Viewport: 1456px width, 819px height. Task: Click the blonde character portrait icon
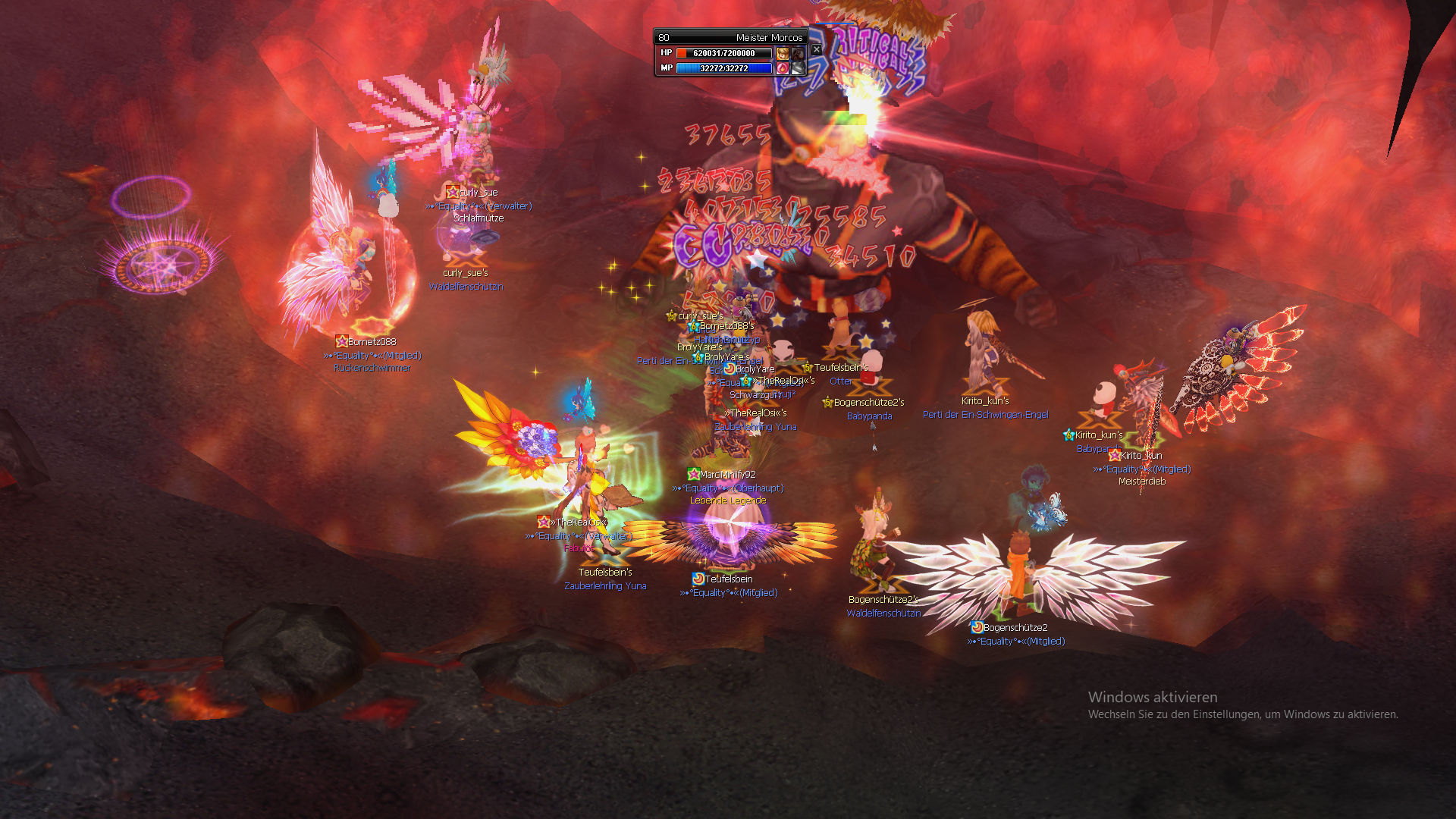783,53
